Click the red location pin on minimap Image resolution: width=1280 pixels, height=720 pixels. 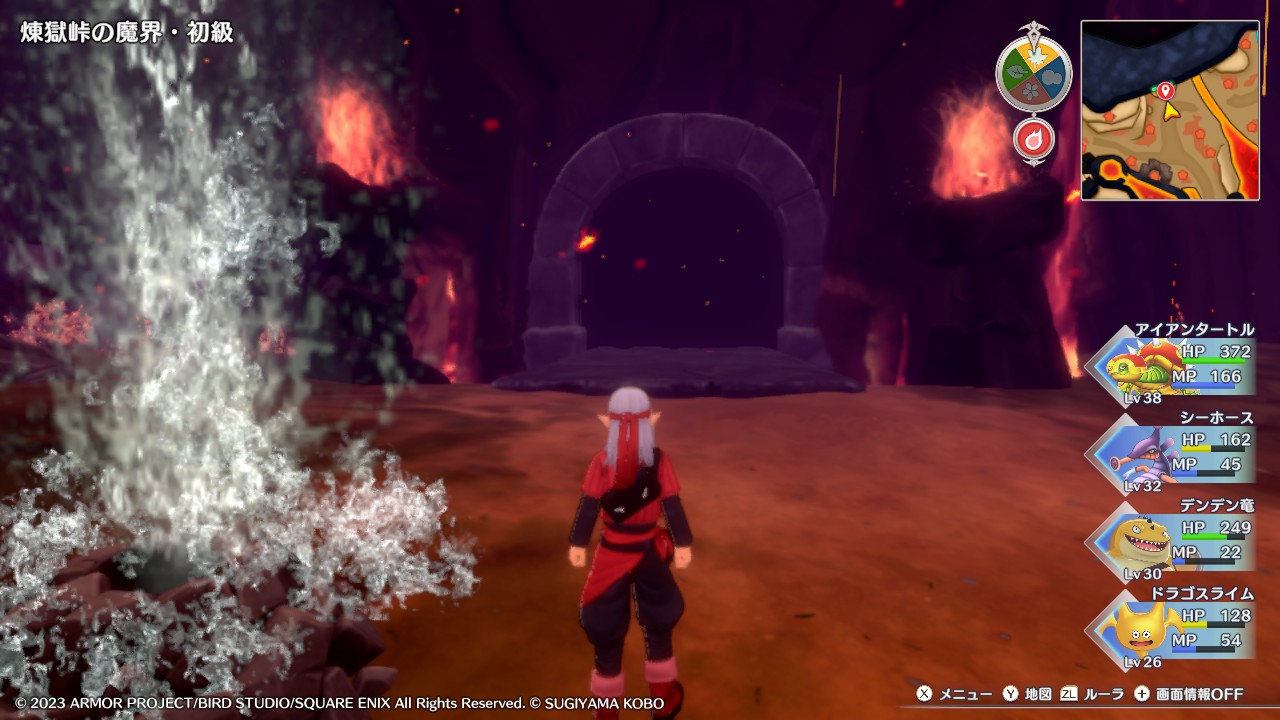click(1165, 91)
